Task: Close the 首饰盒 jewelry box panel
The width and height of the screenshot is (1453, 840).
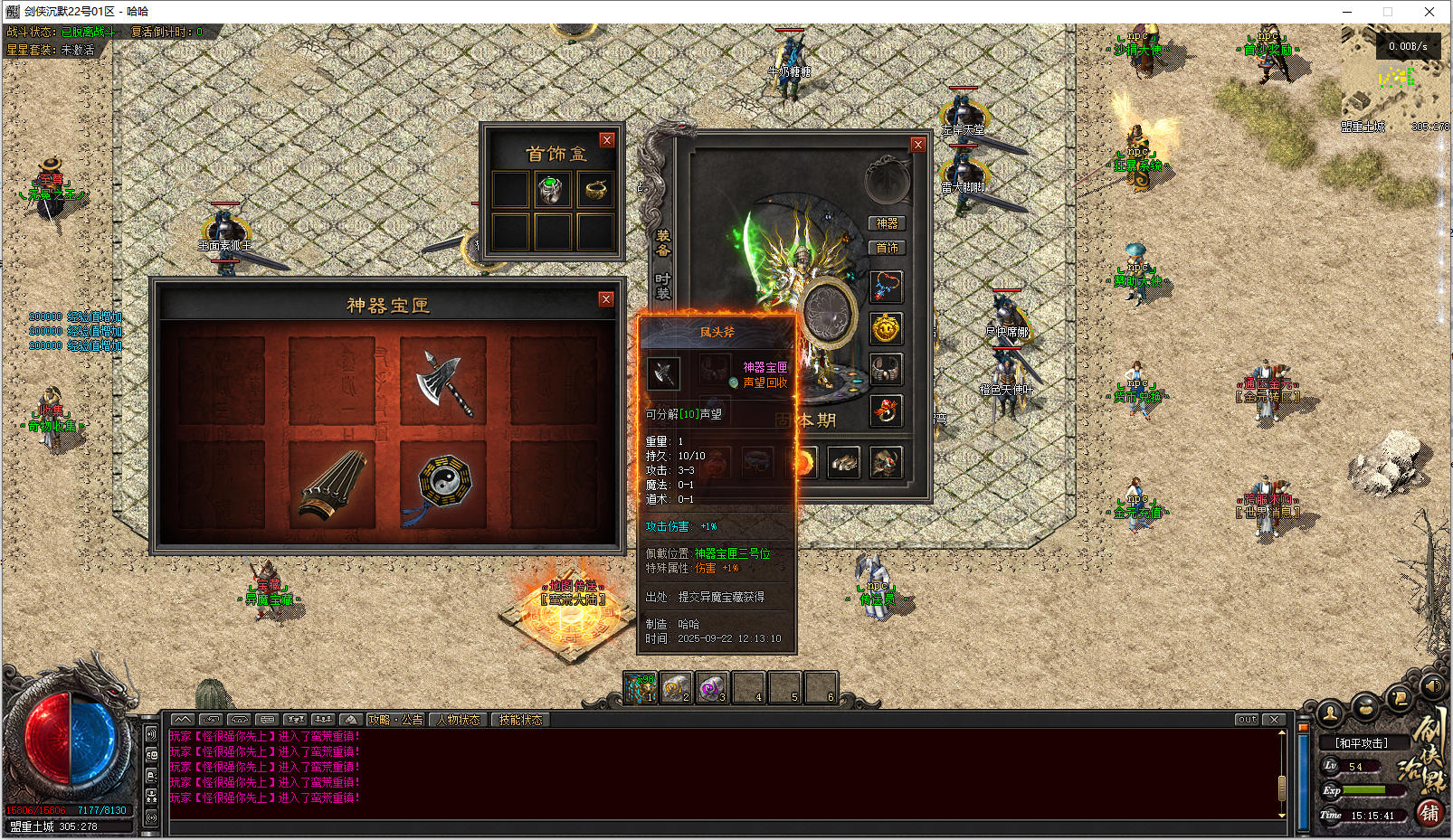Action: [607, 140]
